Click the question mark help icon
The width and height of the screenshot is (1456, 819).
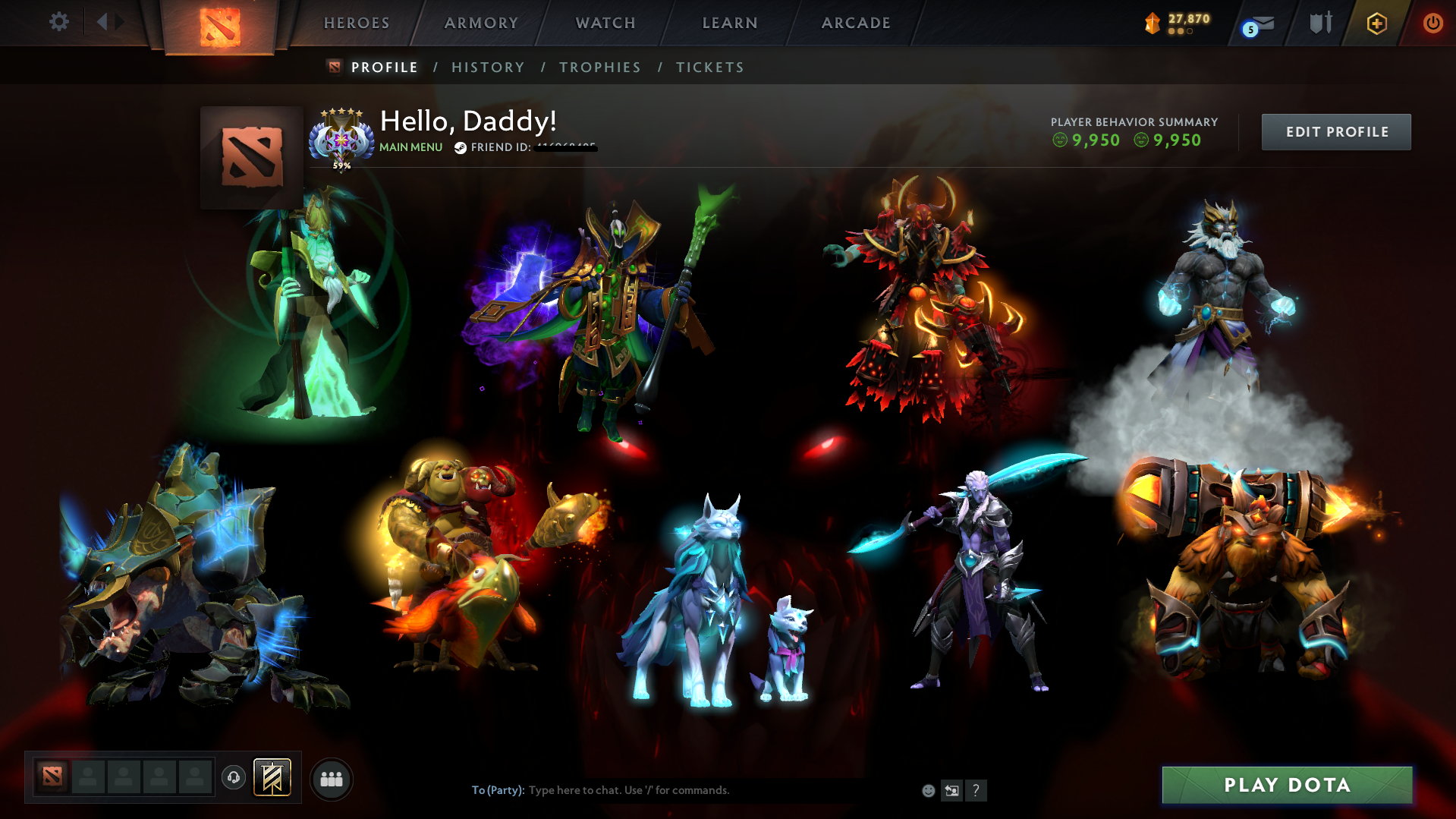[x=976, y=790]
